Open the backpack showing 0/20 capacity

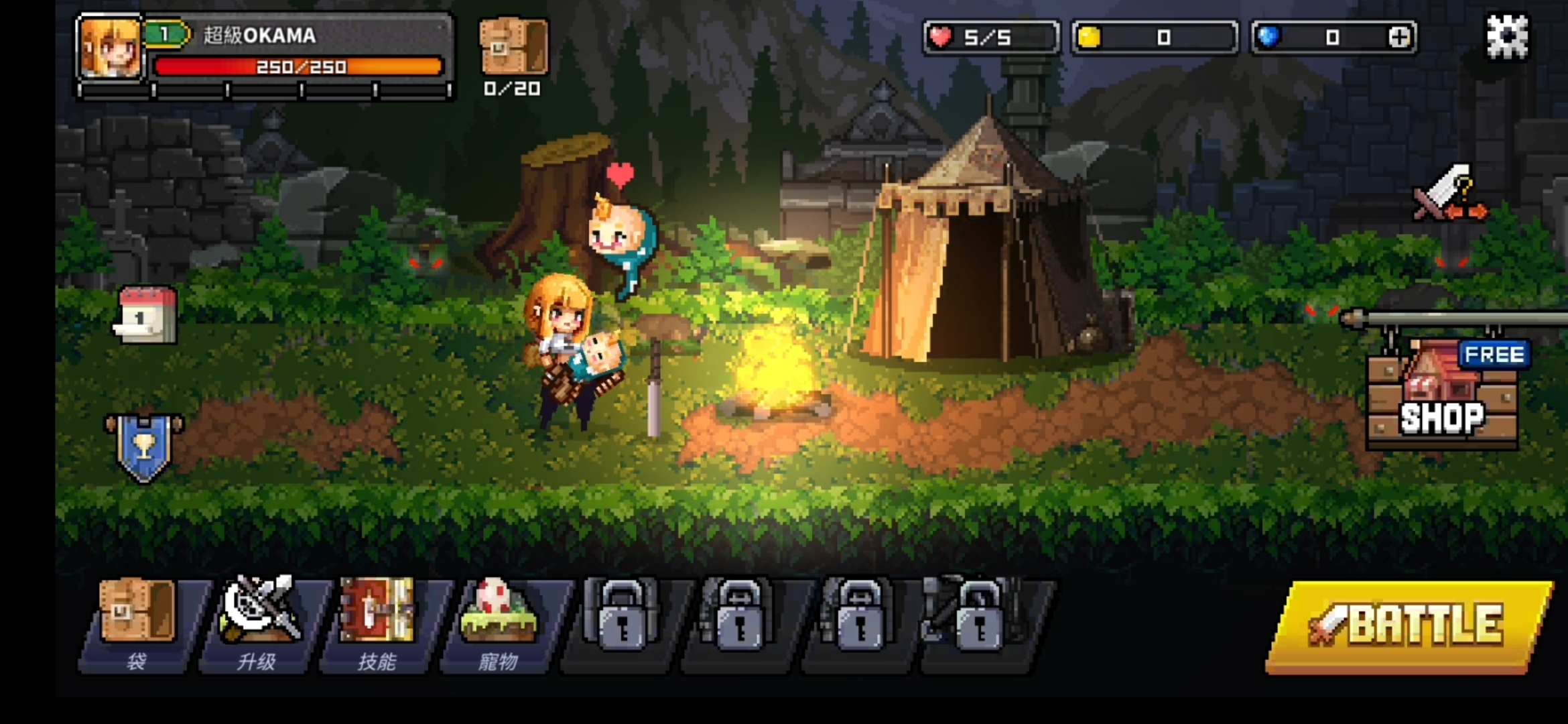[x=513, y=47]
